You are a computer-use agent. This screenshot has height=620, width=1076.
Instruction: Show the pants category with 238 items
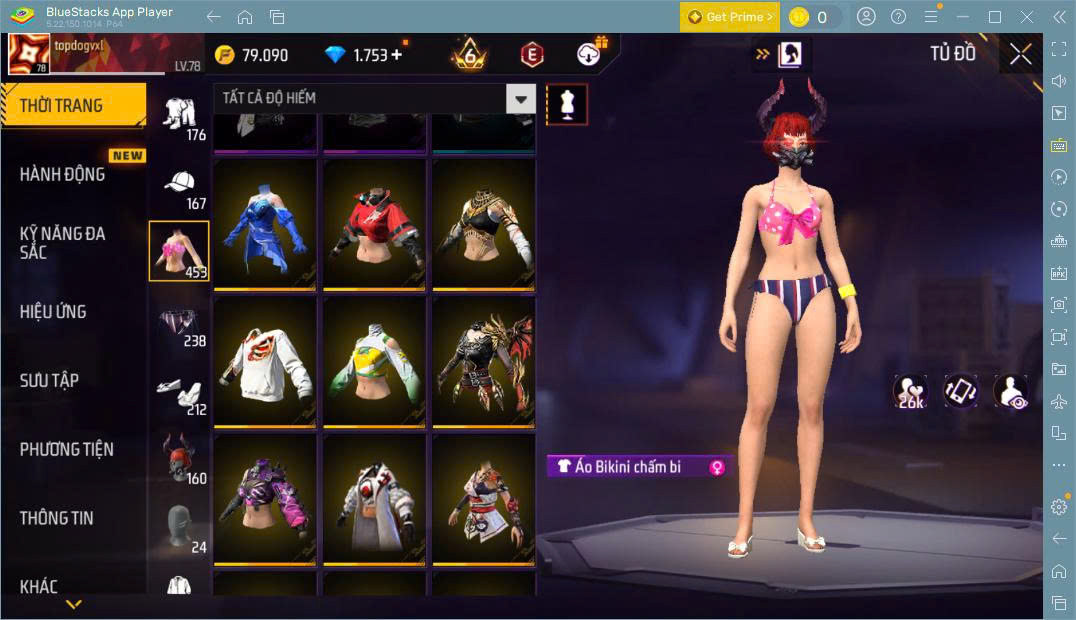pos(179,325)
